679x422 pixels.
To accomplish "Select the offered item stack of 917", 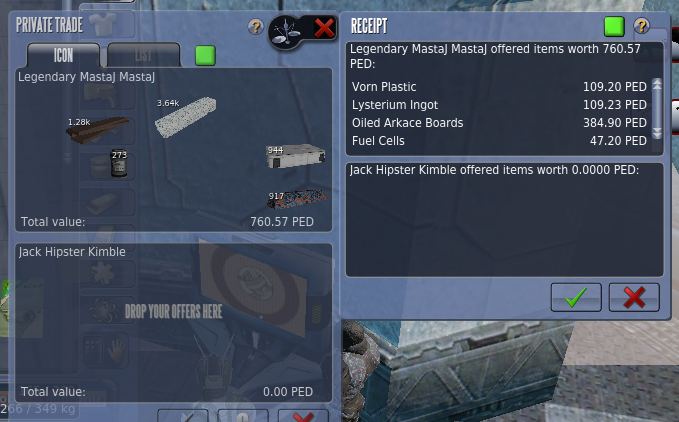I will tap(296, 198).
